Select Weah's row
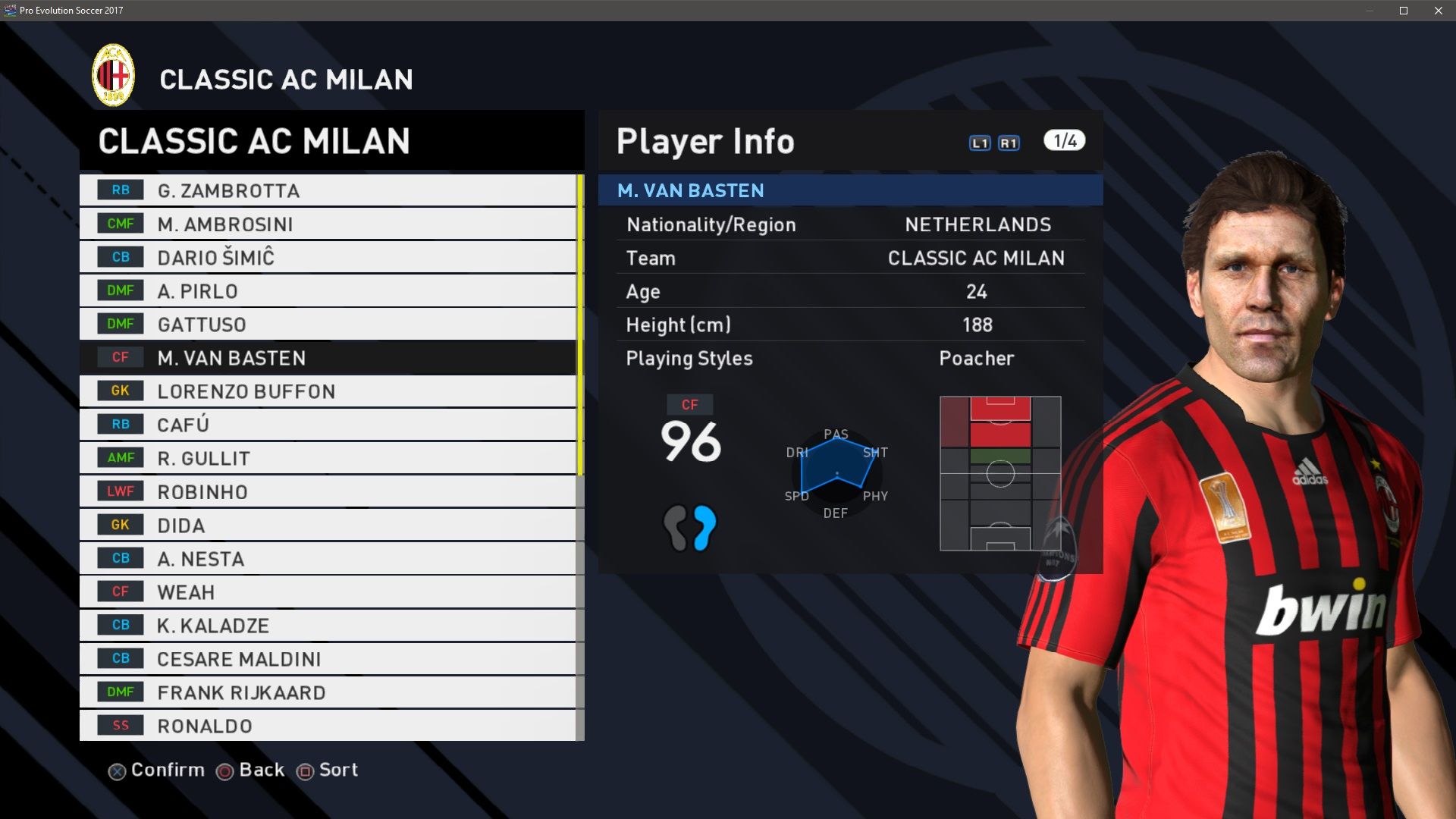This screenshot has width=1456, height=819. tap(328, 591)
